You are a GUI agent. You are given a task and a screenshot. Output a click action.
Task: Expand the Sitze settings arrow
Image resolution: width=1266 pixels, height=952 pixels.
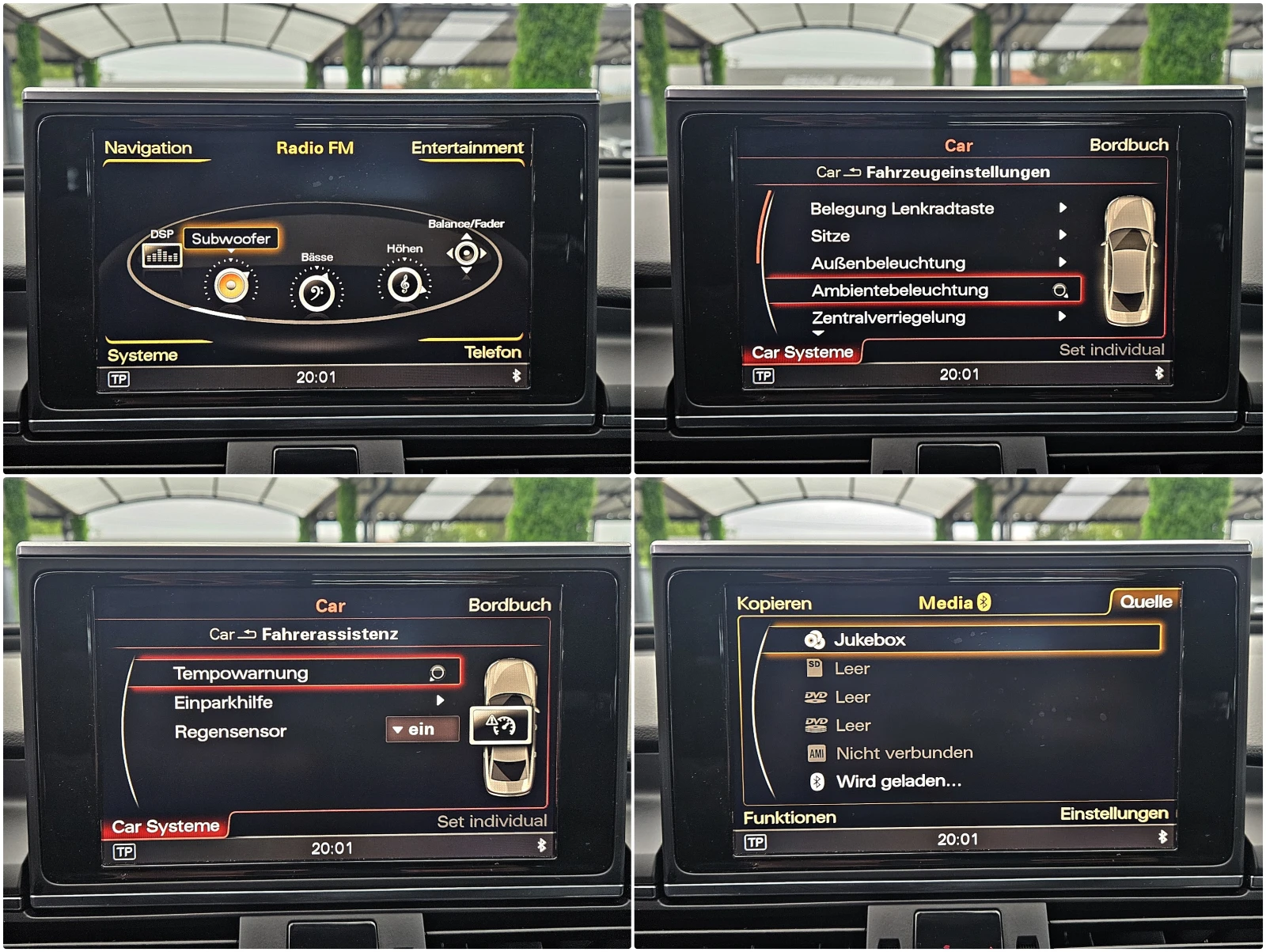pyautogui.click(x=1064, y=236)
